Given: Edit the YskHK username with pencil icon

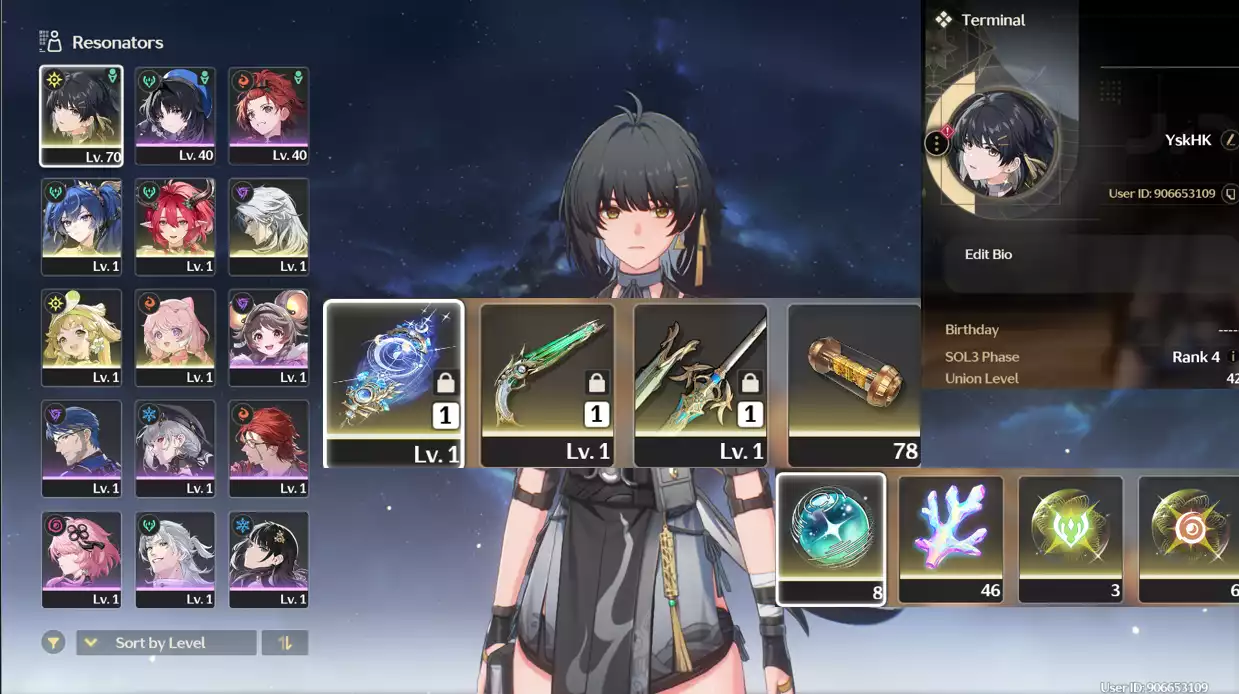Looking at the screenshot, I should pyautogui.click(x=1230, y=141).
